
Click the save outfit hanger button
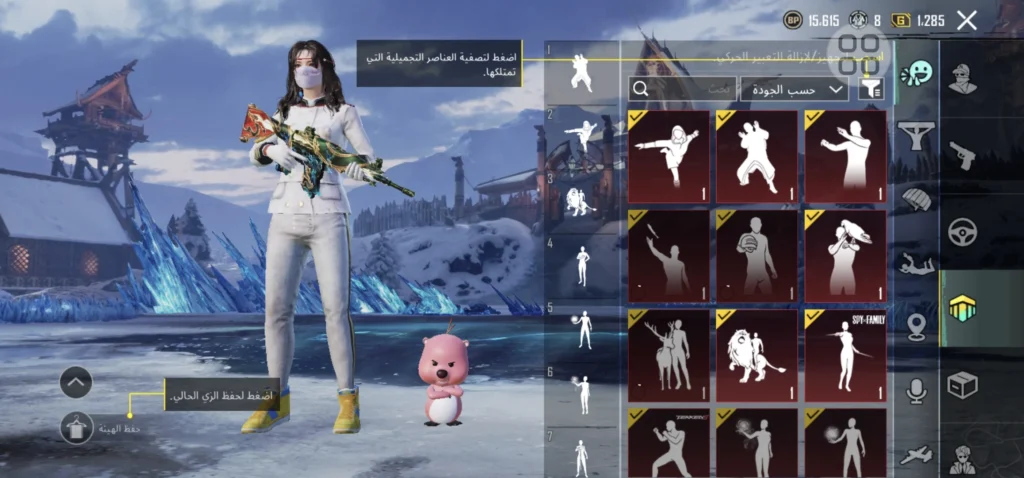pos(76,428)
